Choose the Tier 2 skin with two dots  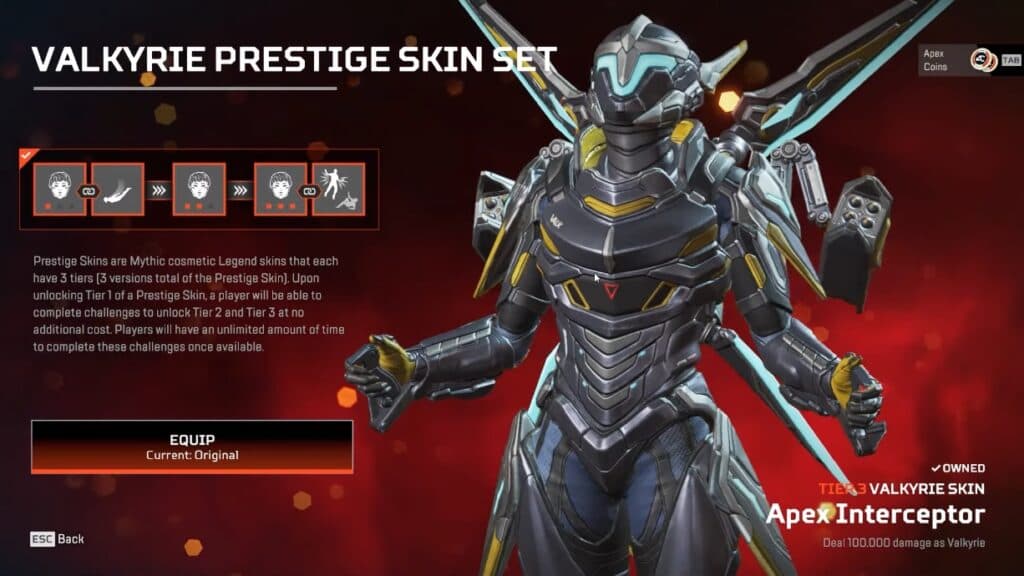click(198, 190)
